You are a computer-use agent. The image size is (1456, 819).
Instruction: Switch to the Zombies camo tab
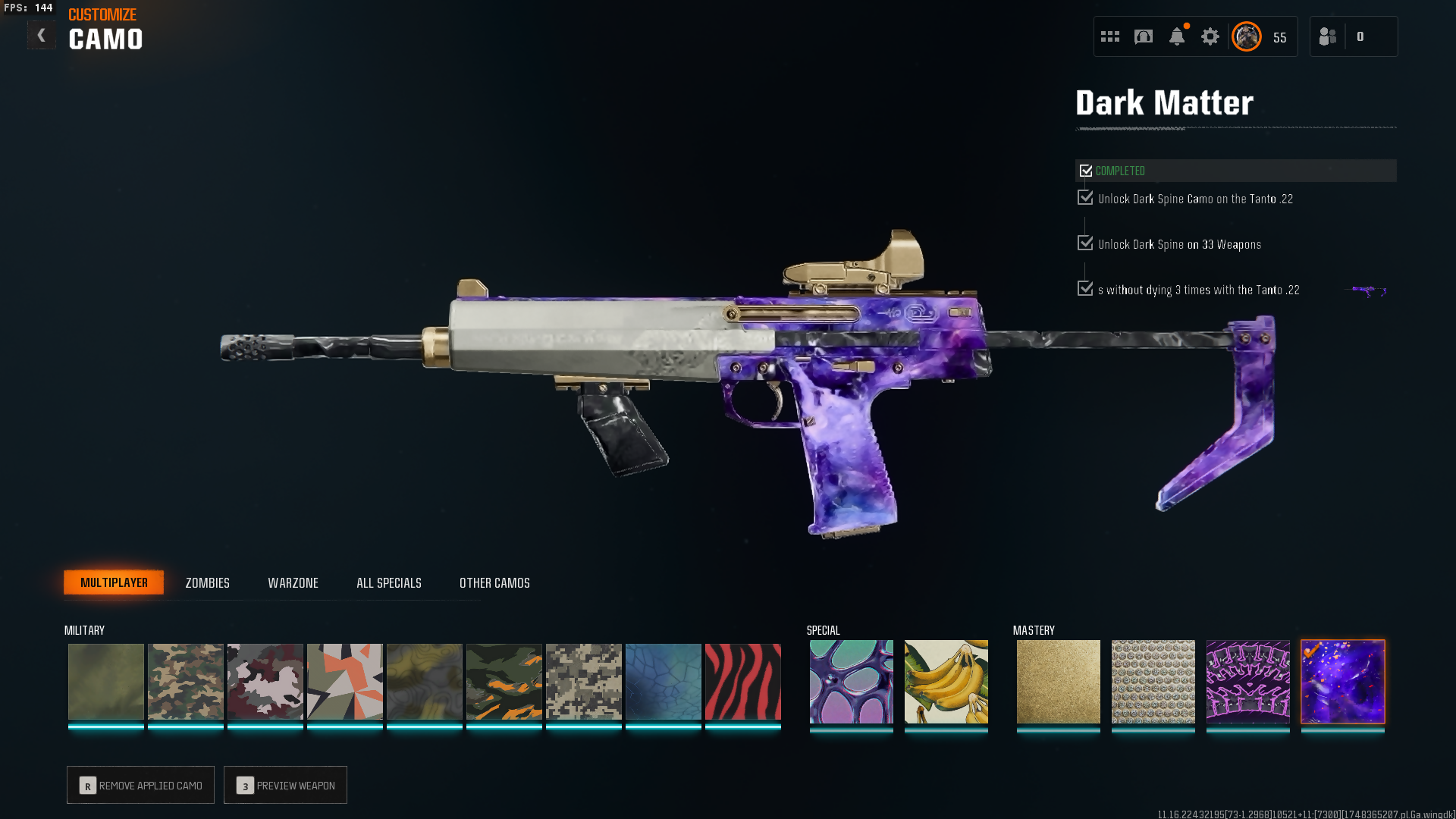pos(207,583)
